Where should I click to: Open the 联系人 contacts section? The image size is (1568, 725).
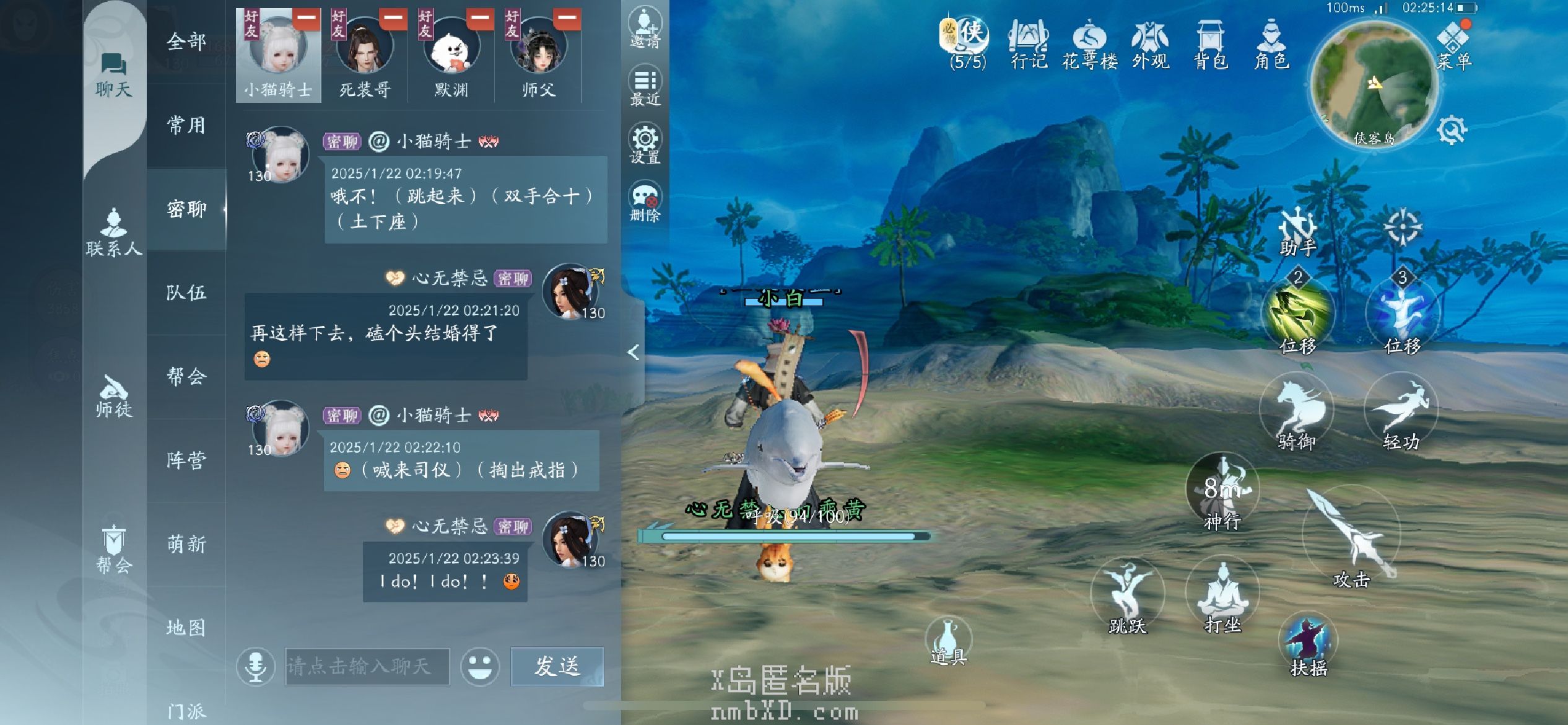pos(114,232)
